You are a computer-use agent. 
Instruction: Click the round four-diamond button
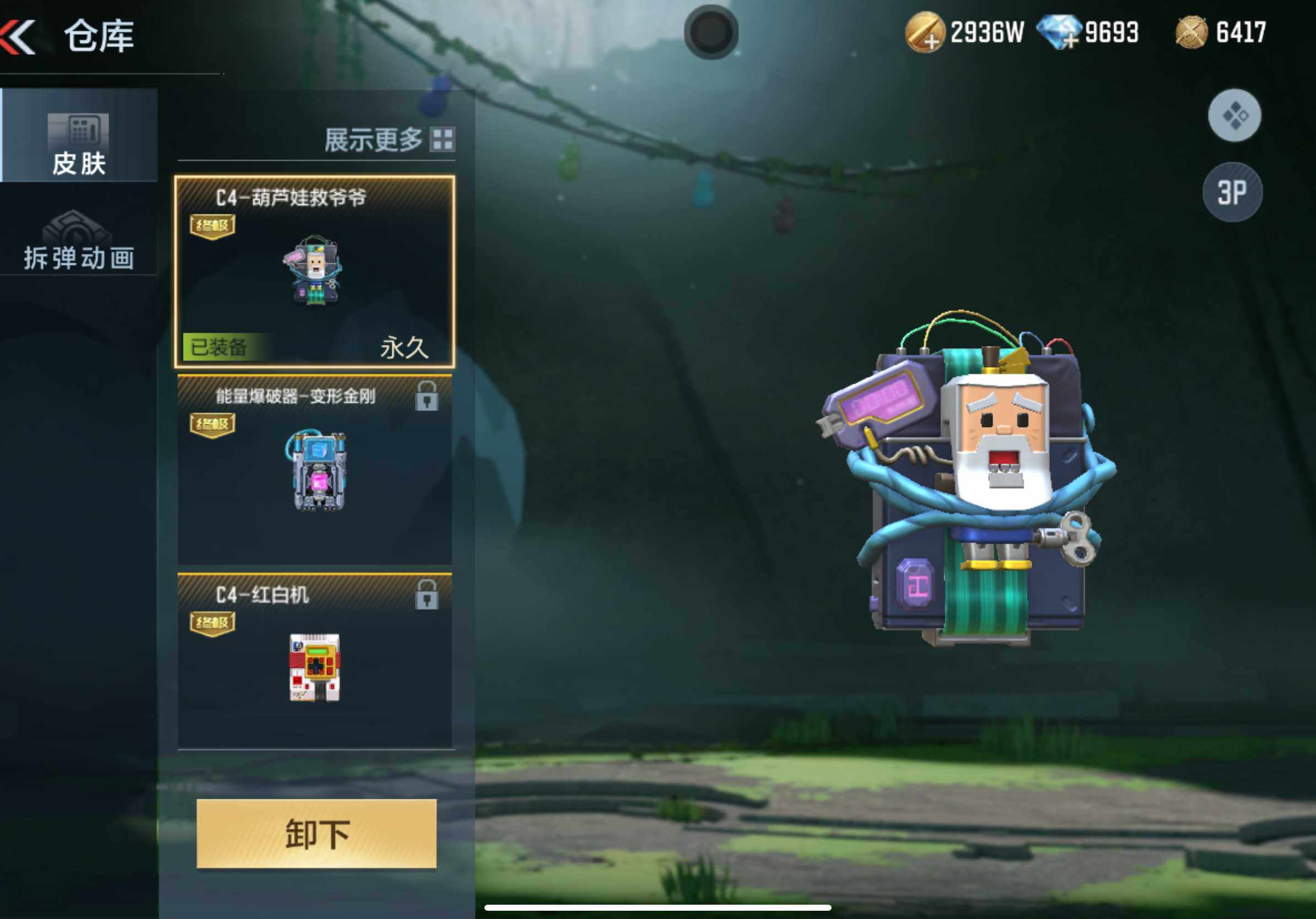tap(1234, 116)
